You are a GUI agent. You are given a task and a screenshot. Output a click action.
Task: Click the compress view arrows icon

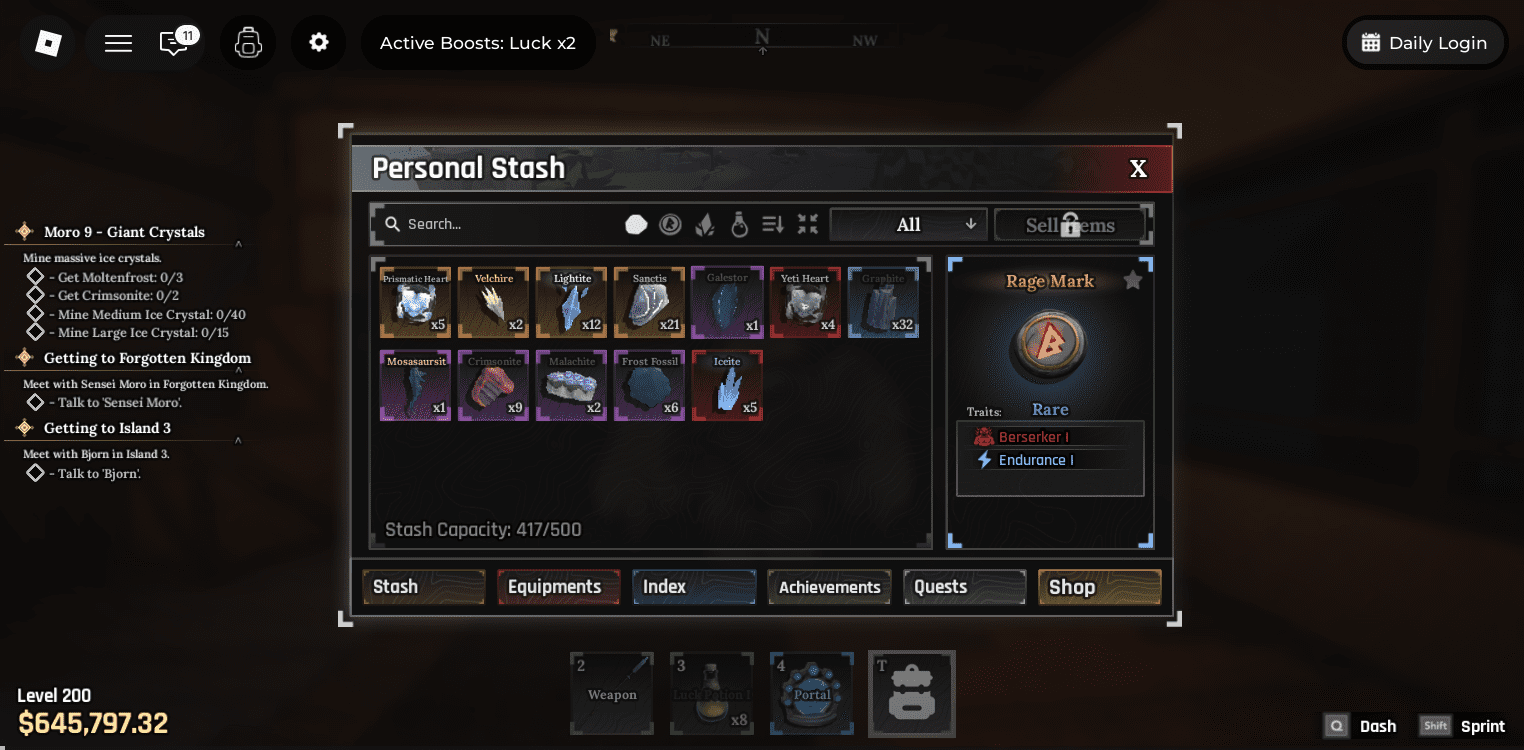click(807, 223)
